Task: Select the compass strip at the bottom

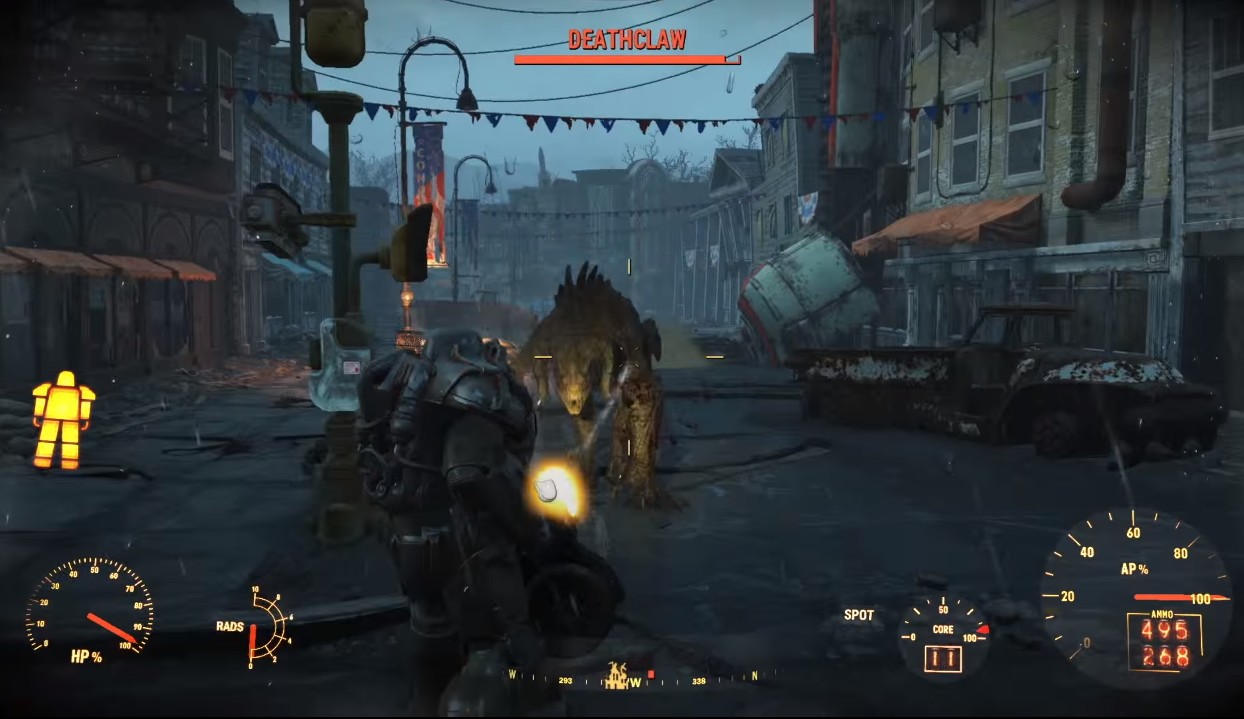Action: [640, 677]
